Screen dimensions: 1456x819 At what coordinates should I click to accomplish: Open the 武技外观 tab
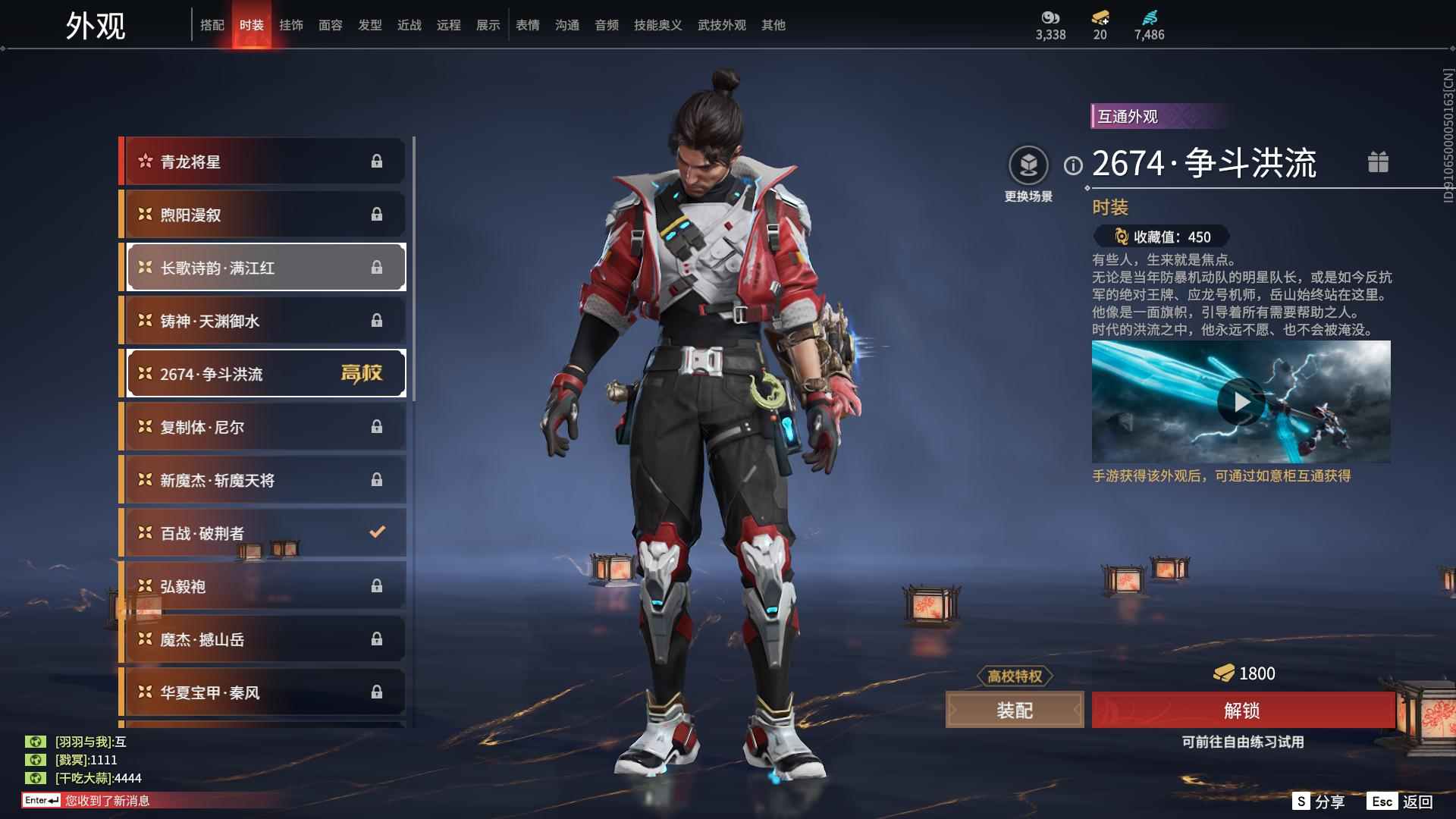tap(721, 25)
